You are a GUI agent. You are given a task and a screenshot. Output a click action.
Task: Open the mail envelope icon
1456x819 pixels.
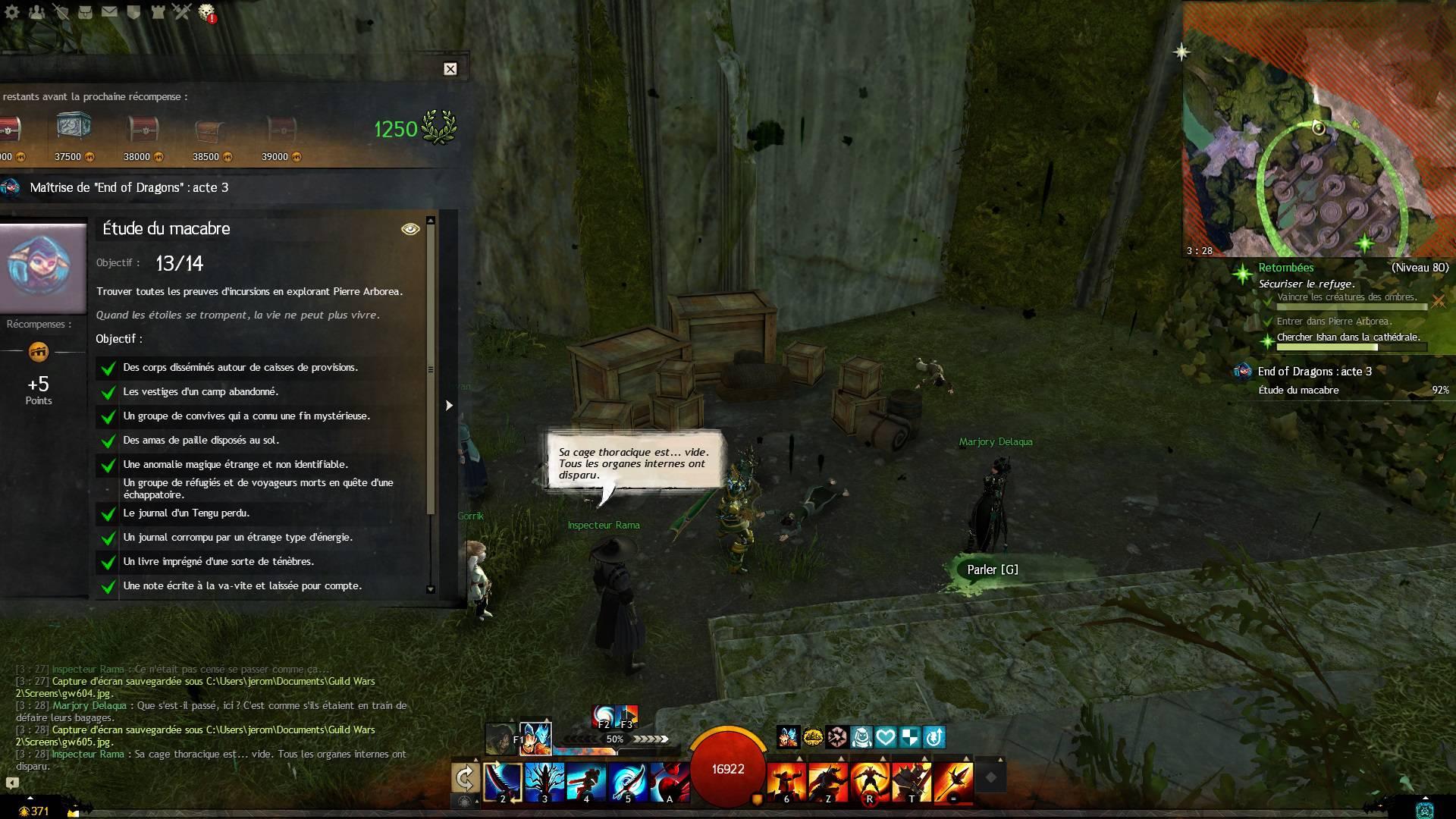[x=109, y=11]
